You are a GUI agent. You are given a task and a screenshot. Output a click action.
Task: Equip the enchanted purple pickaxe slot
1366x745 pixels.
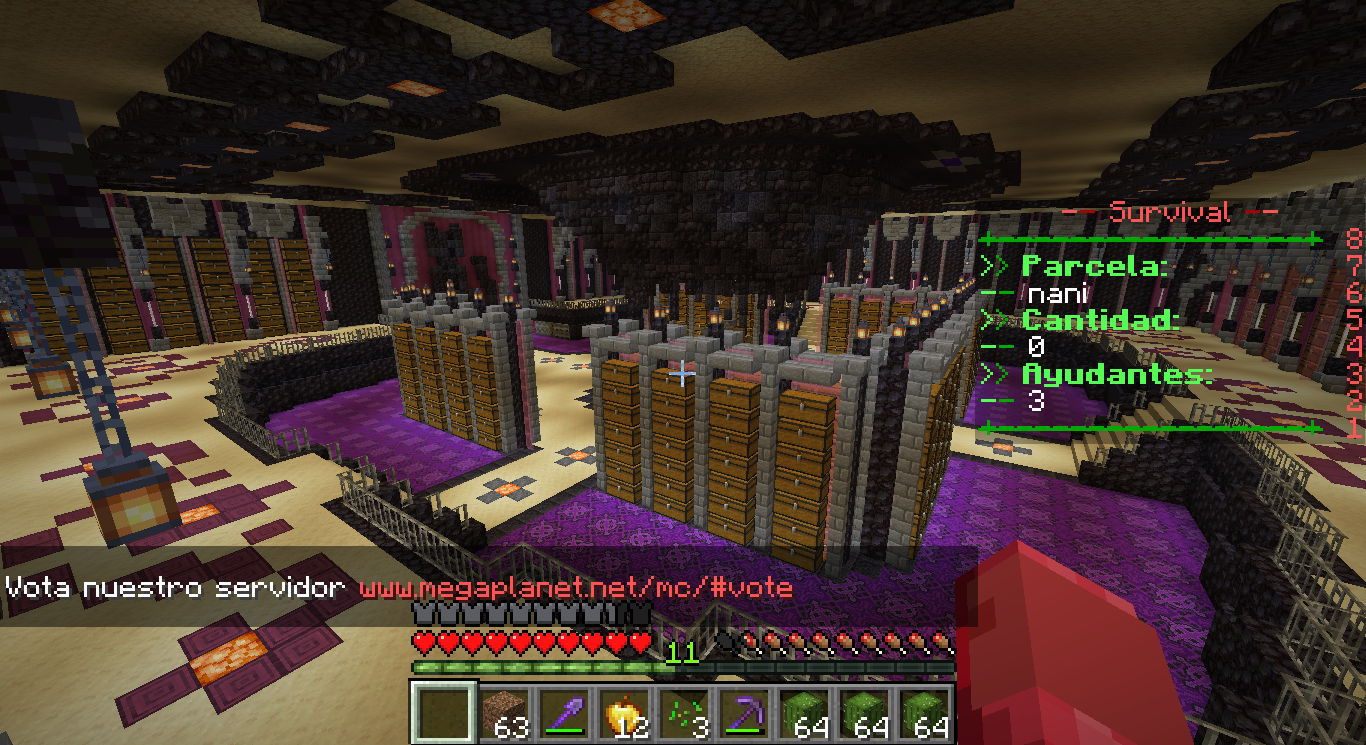pyautogui.click(x=744, y=713)
